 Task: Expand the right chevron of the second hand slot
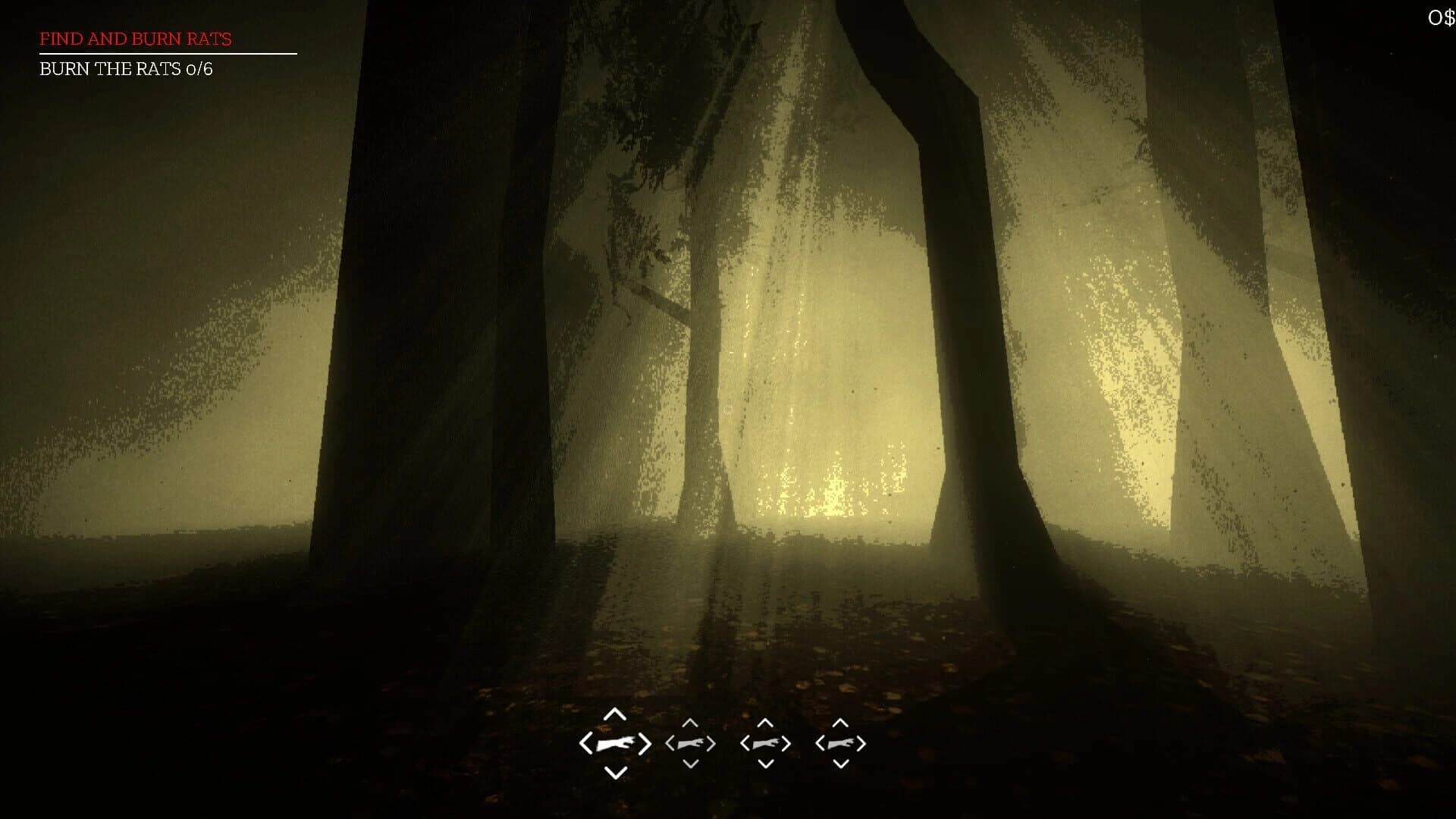click(711, 743)
